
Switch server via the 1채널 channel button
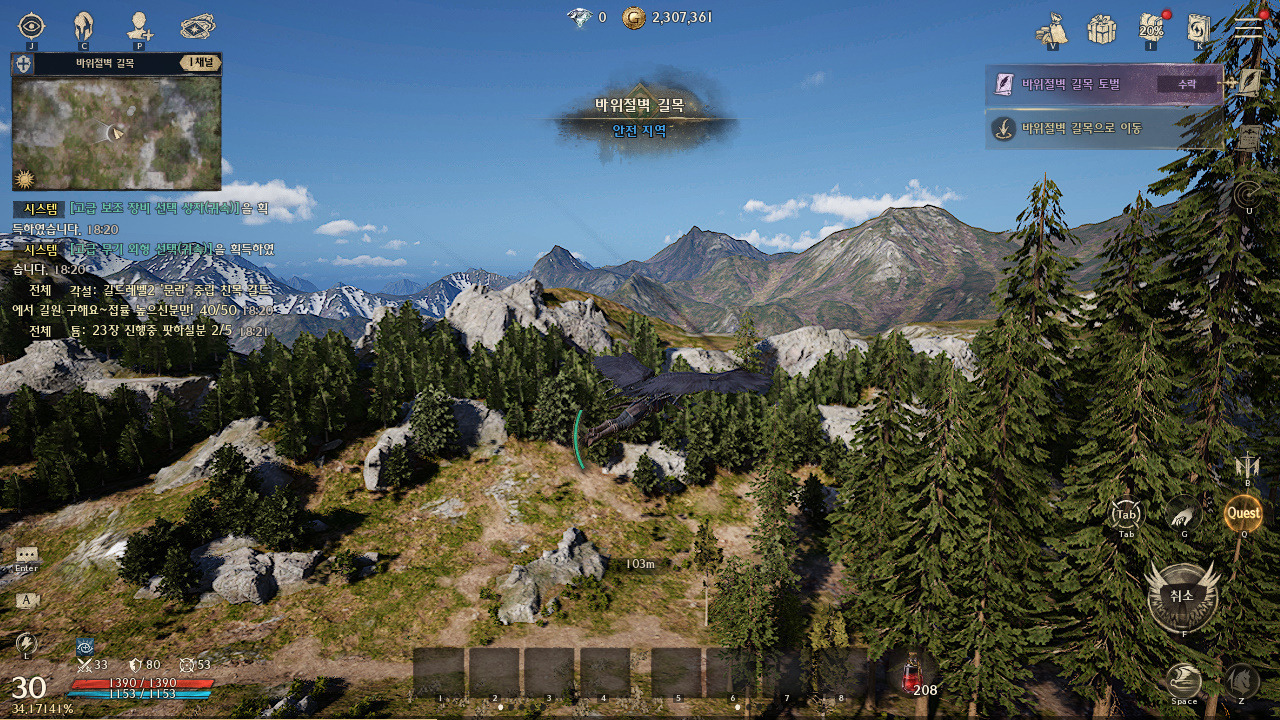[201, 63]
